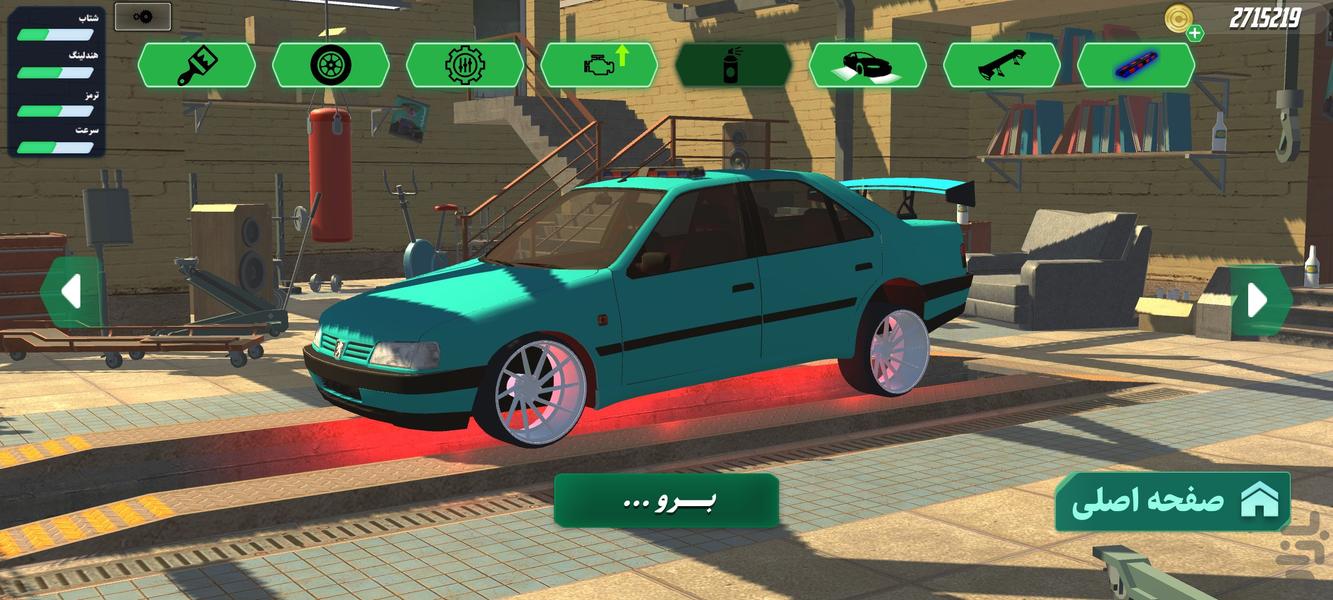Show the previous car with left arrow
Image resolution: width=1333 pixels, height=600 pixels.
click(71, 293)
